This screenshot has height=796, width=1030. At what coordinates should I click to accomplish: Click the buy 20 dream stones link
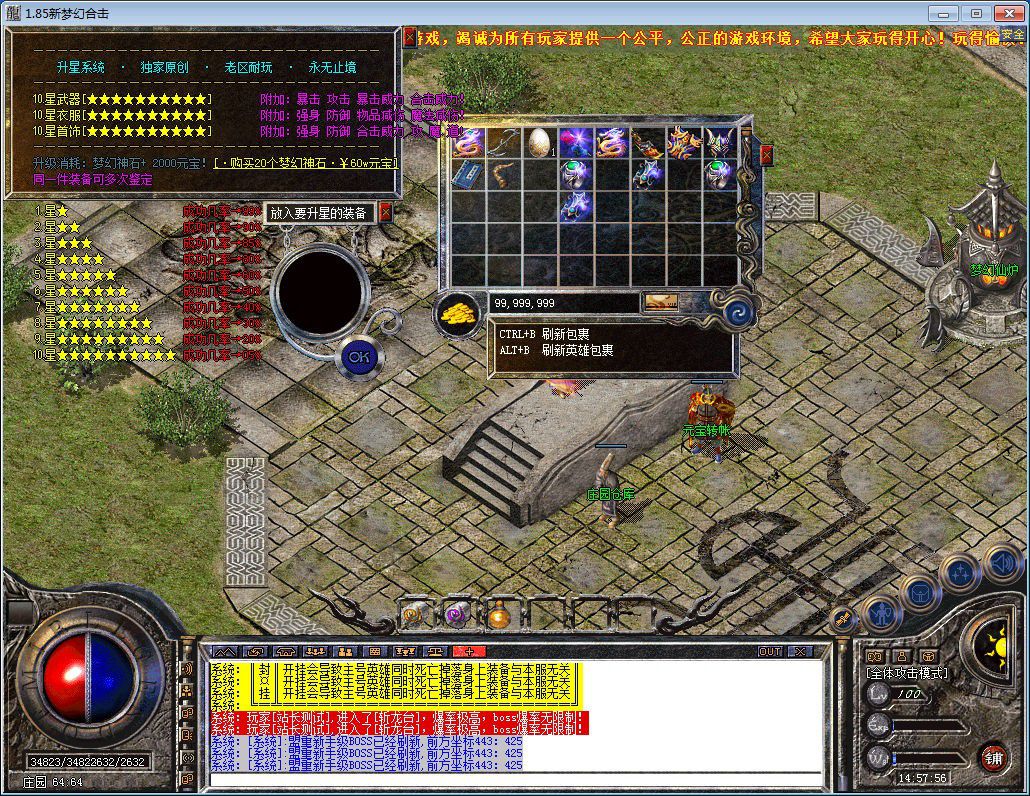(306, 162)
